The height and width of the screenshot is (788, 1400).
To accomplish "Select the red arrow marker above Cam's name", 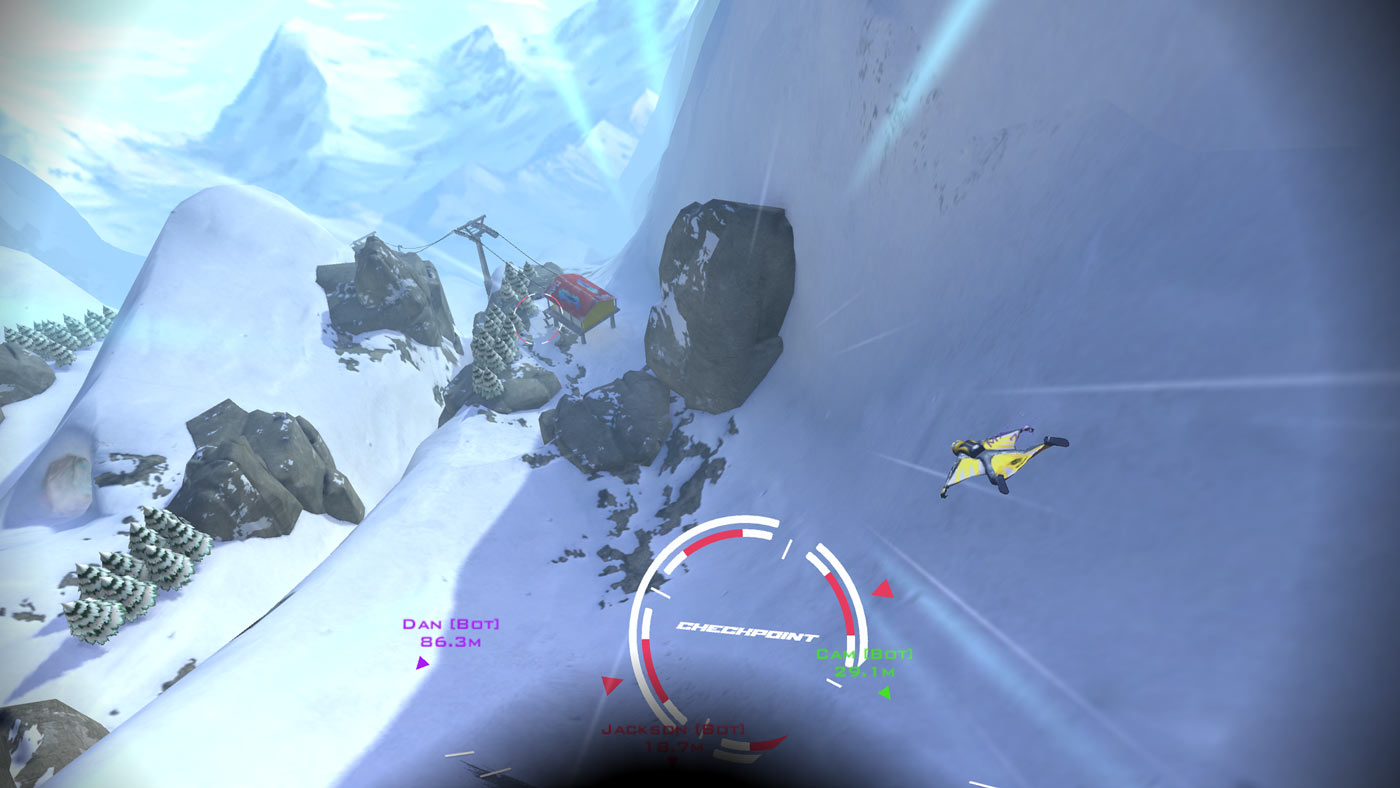I will [x=881, y=588].
